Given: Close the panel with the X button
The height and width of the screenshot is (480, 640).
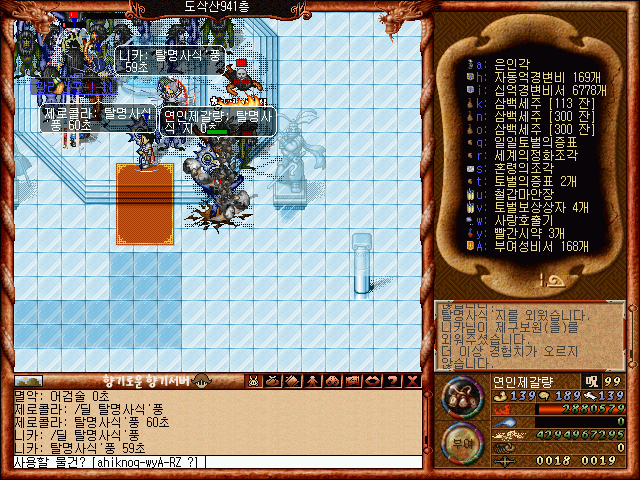Looking at the screenshot, I should pos(413,380).
